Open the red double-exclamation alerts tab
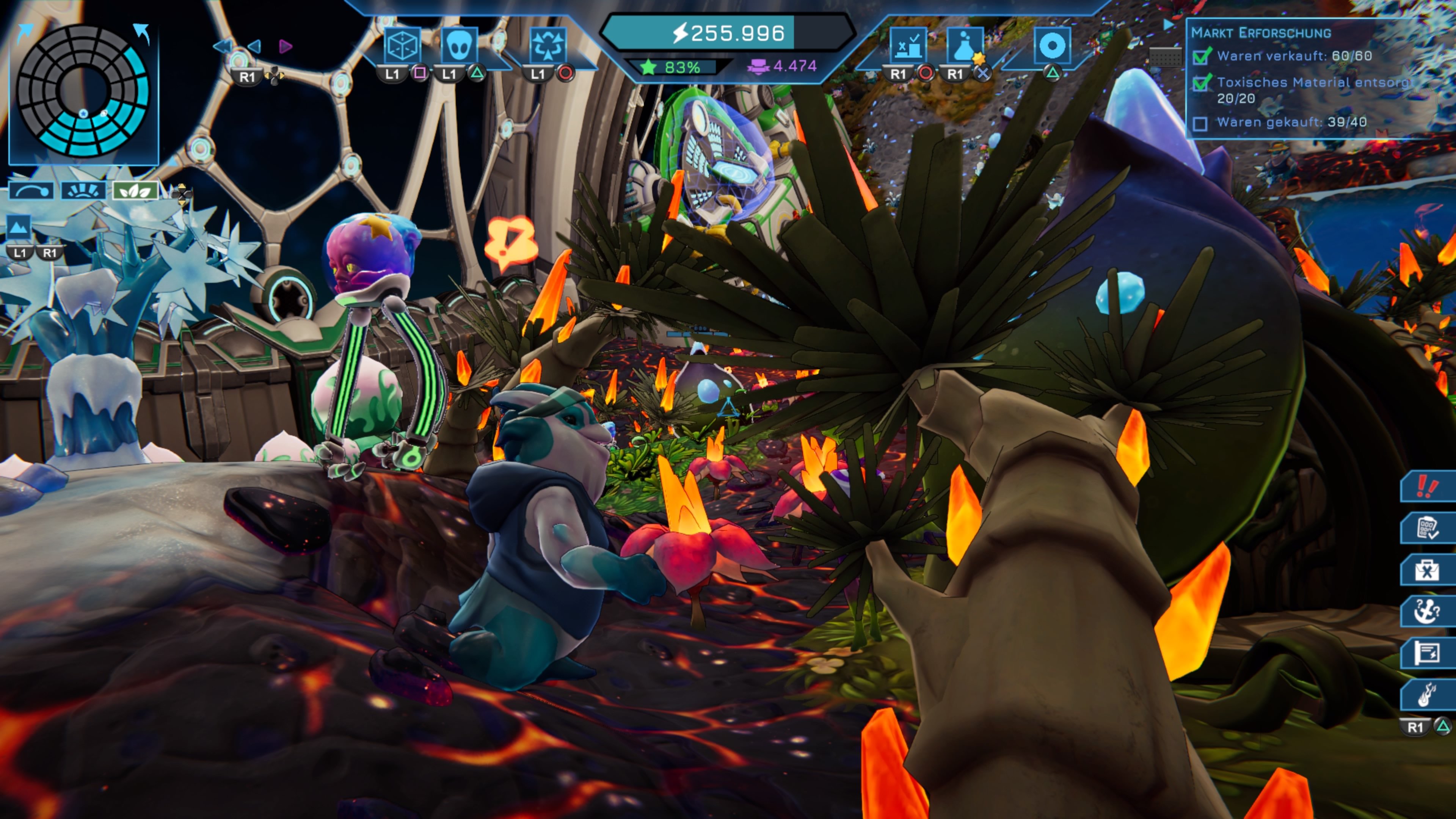The image size is (1456, 819). coord(1427,486)
